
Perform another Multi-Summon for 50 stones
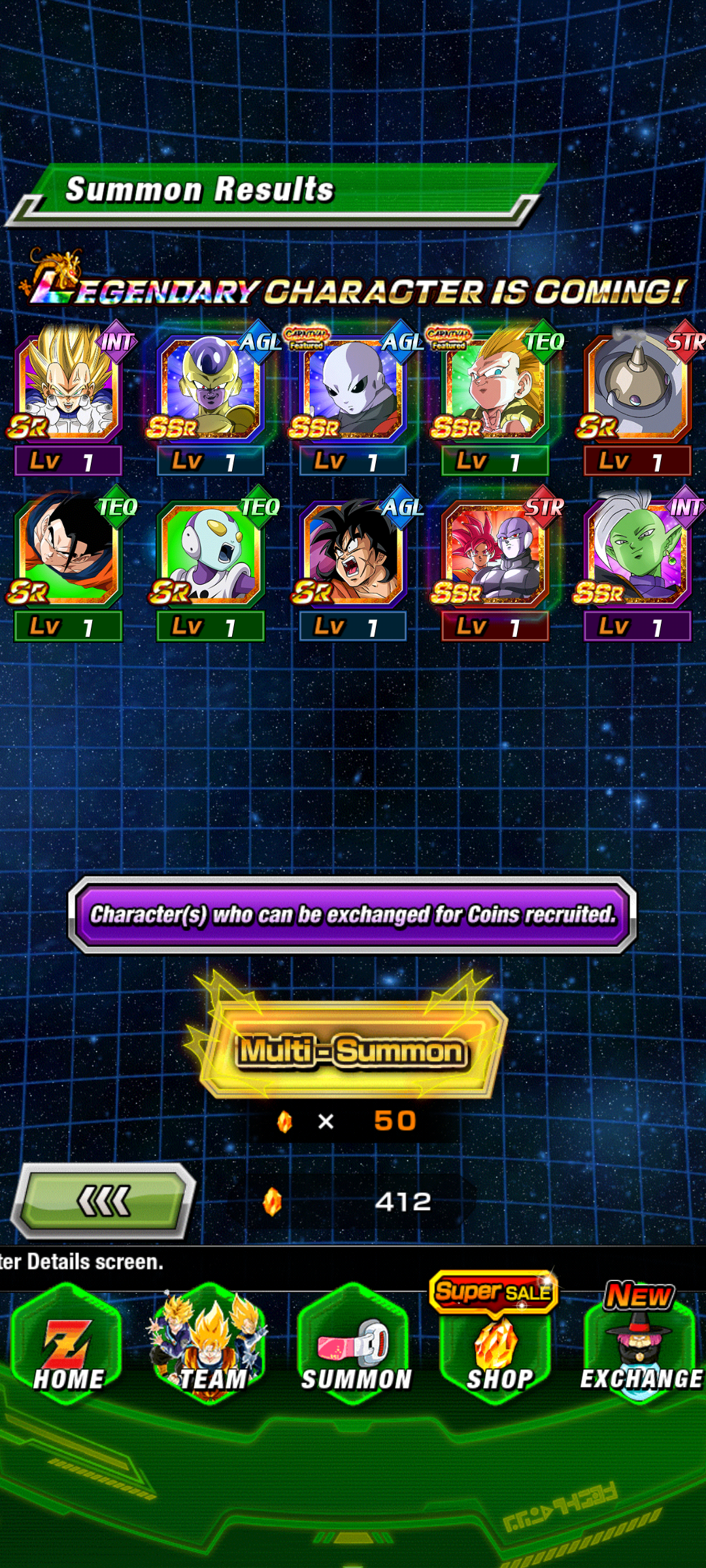(x=353, y=1051)
